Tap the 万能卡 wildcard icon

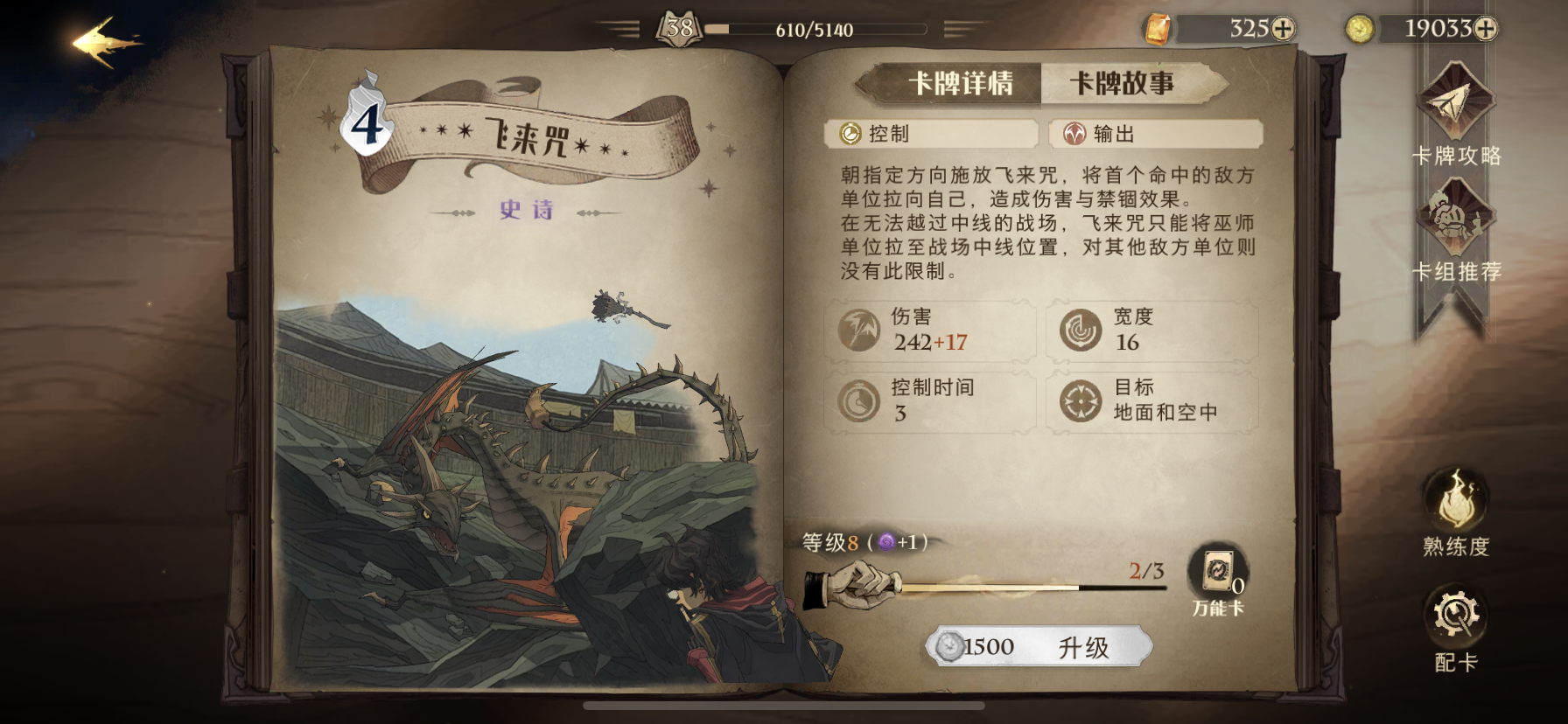tap(1218, 575)
